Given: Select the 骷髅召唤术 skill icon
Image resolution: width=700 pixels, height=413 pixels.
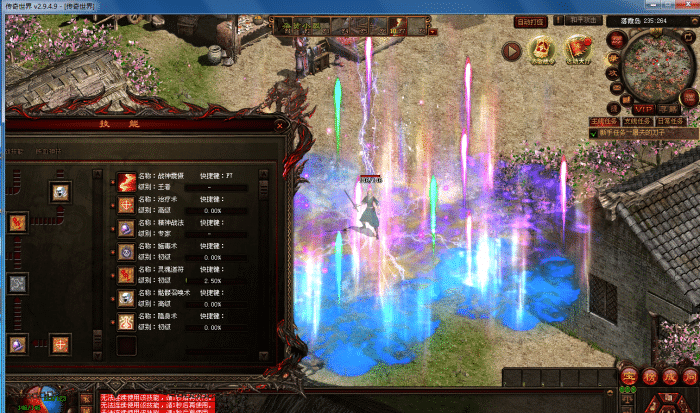Looking at the screenshot, I should coord(127,298).
